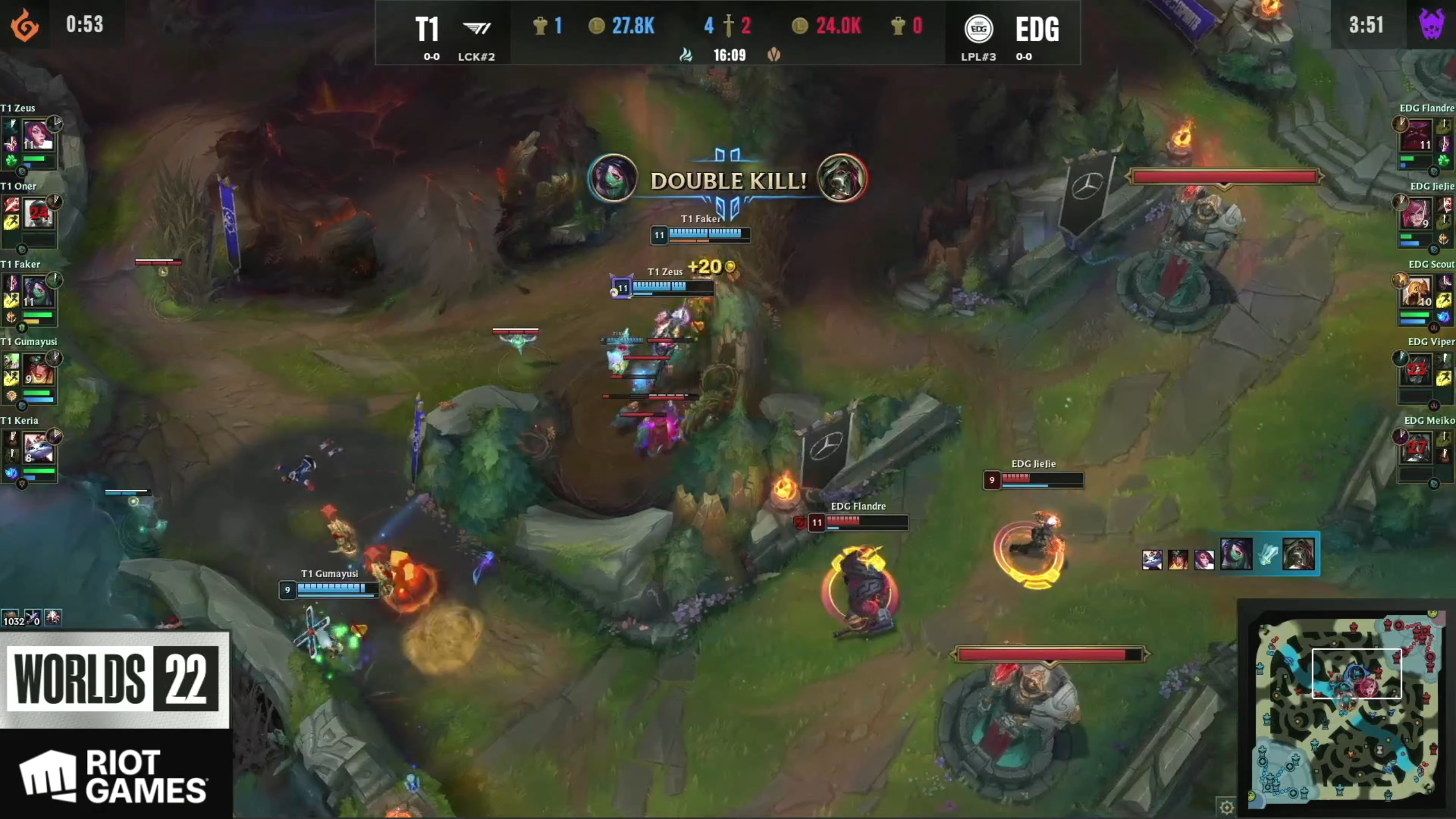Select EDG Meiko's champion portrait

point(1417,448)
